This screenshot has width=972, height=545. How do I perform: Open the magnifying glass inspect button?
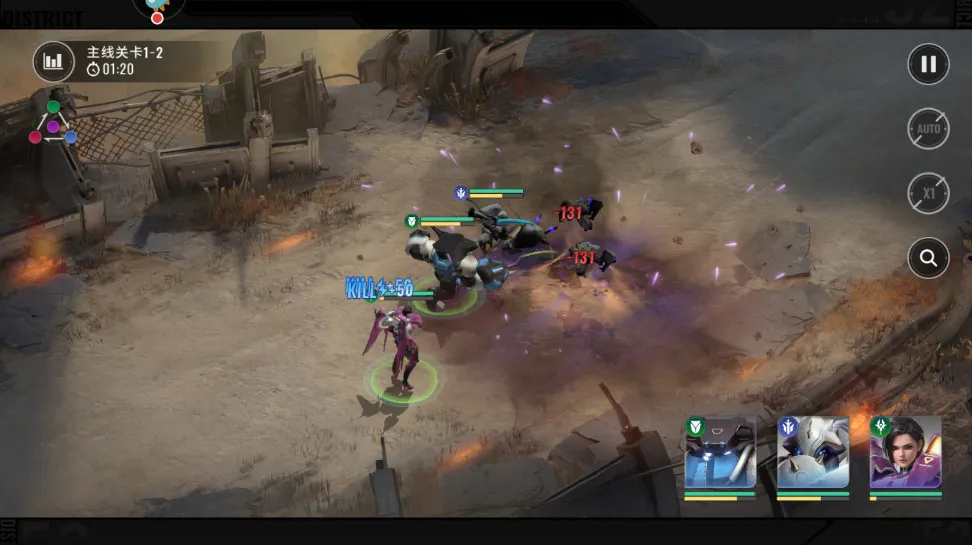point(928,258)
